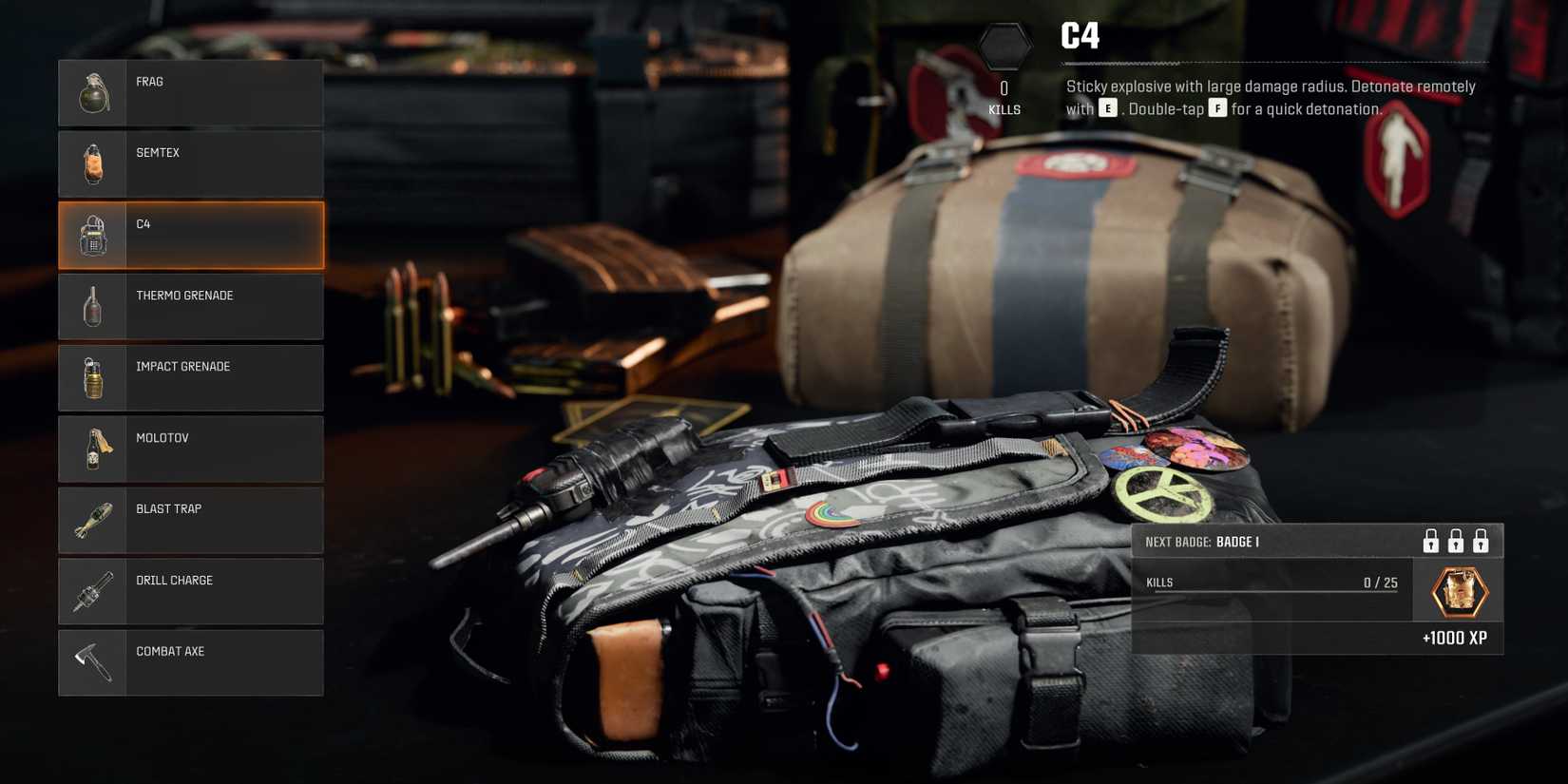Click the rightmost padlock icon
1568x784 pixels.
tap(1482, 541)
